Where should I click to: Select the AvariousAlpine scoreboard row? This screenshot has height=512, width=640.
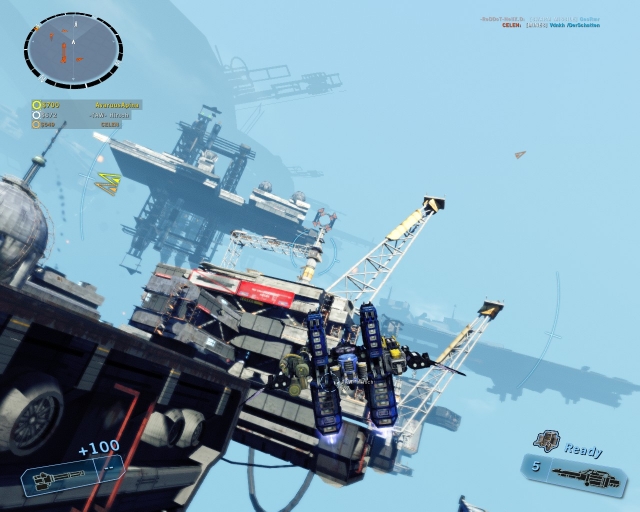point(87,104)
